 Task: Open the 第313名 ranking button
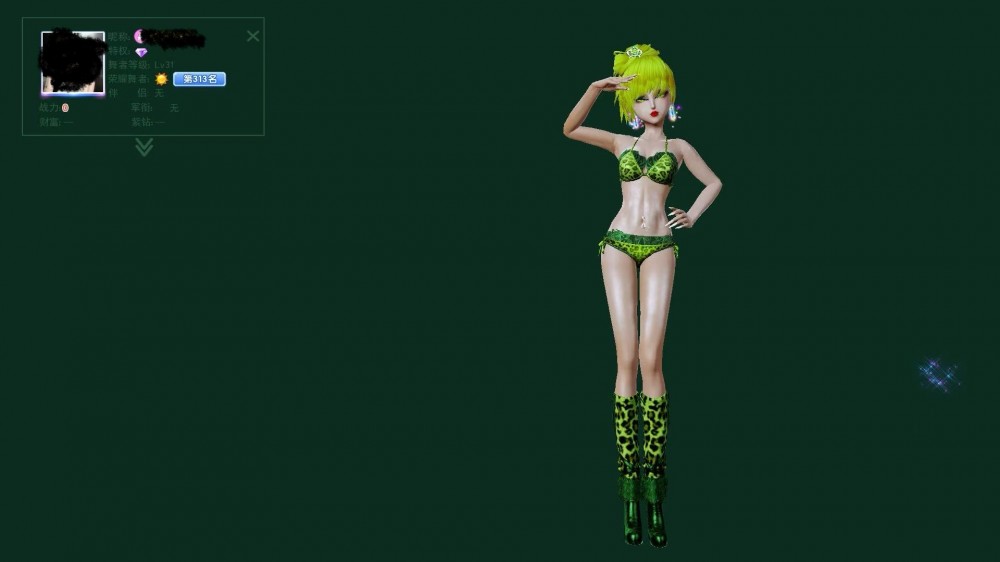click(199, 79)
